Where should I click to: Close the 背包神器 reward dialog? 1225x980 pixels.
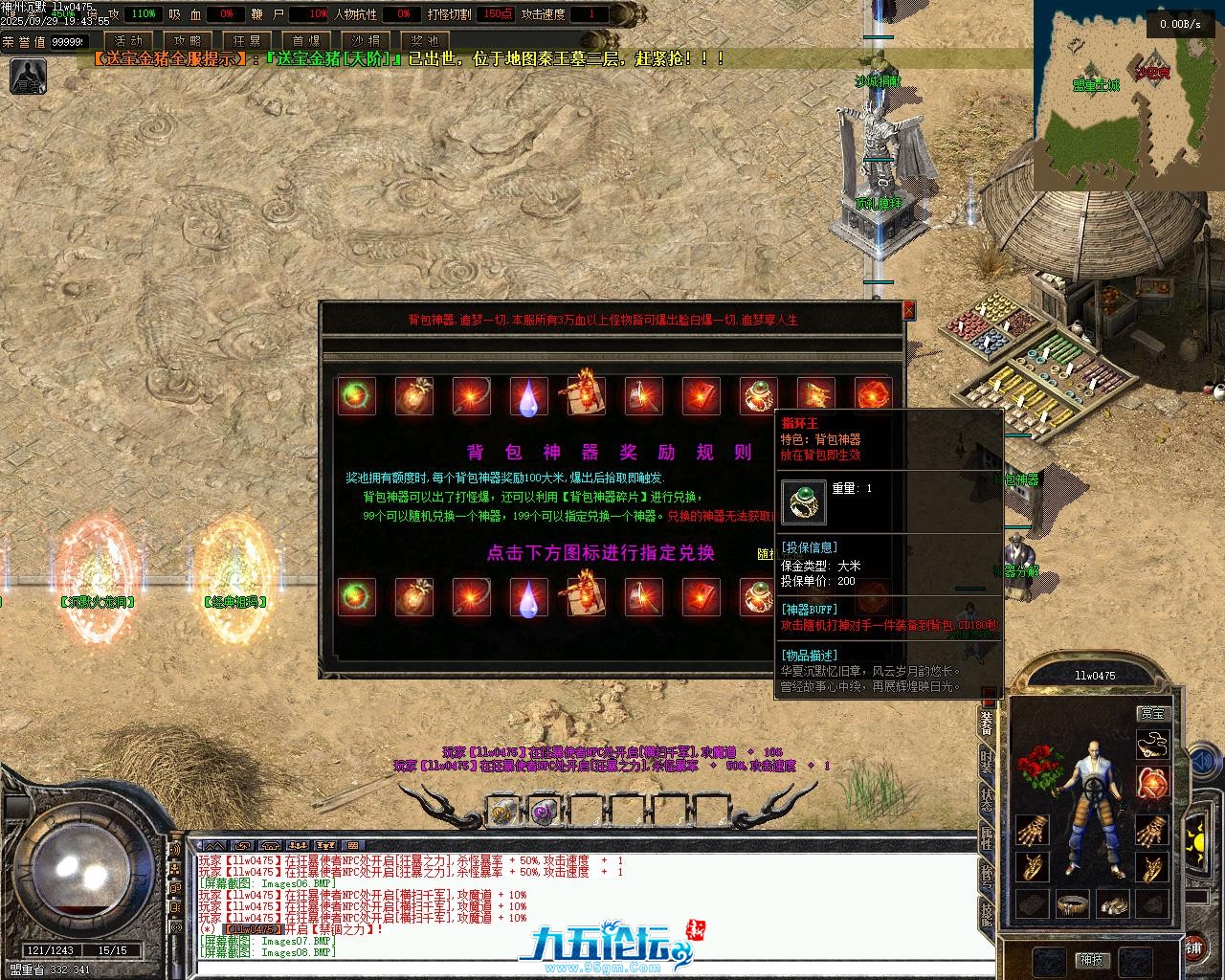point(908,310)
